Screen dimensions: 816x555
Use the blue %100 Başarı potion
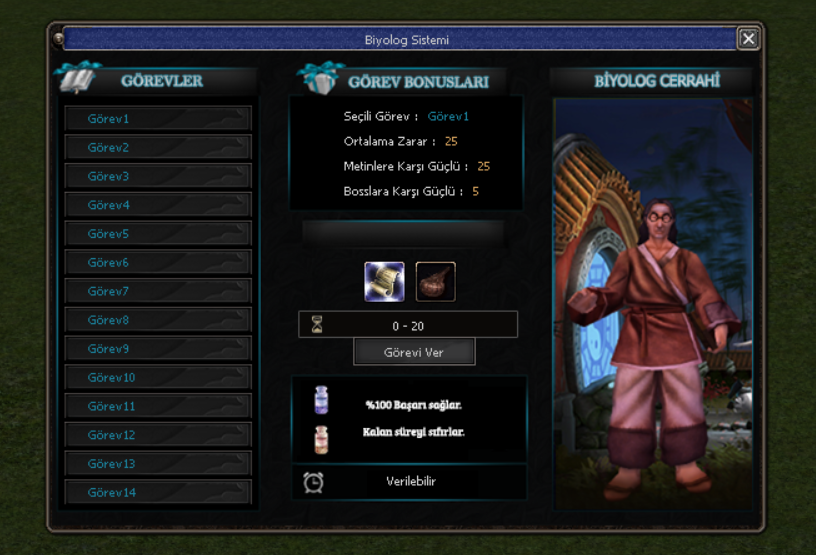pos(322,401)
